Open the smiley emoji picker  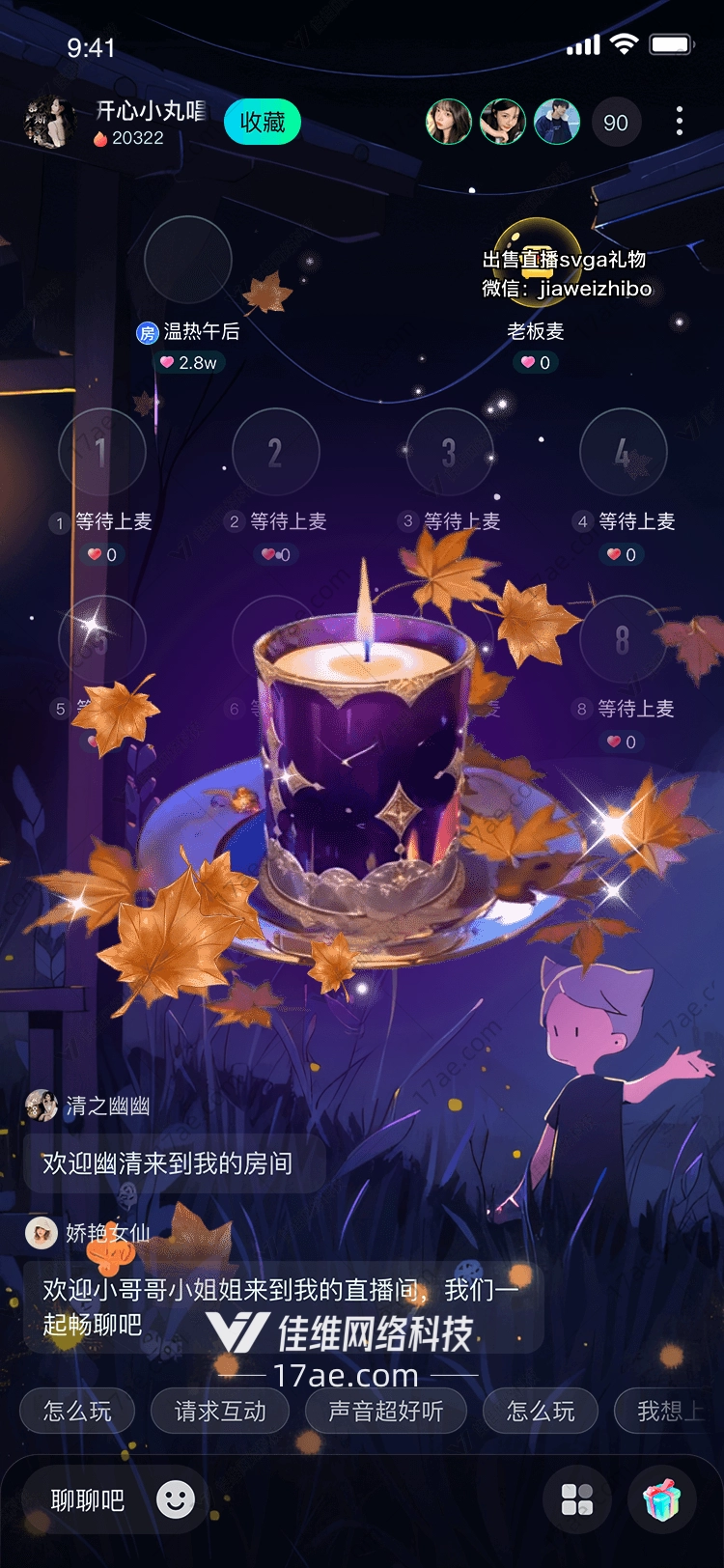coord(176,1500)
